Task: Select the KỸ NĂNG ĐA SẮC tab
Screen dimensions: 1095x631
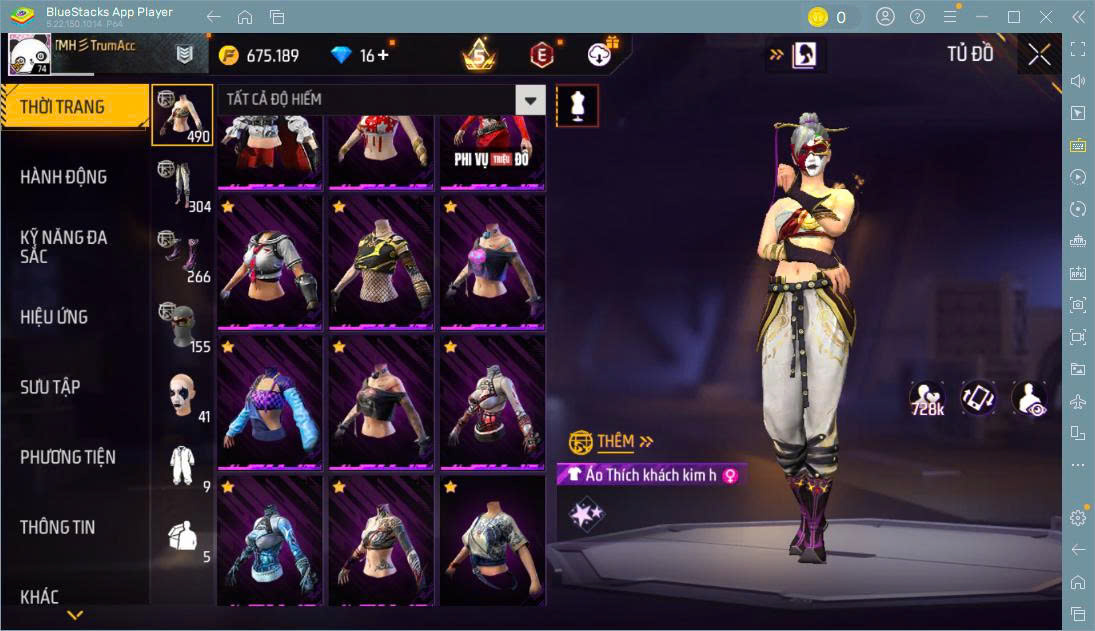Action: click(x=64, y=246)
